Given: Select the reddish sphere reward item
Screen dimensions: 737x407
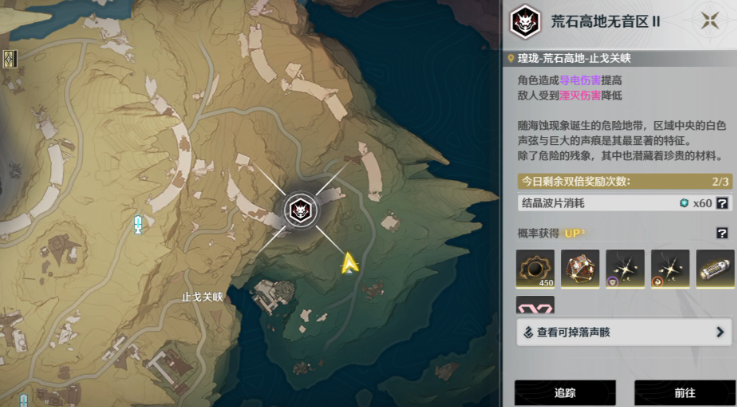Looking at the screenshot, I should pos(580,269).
